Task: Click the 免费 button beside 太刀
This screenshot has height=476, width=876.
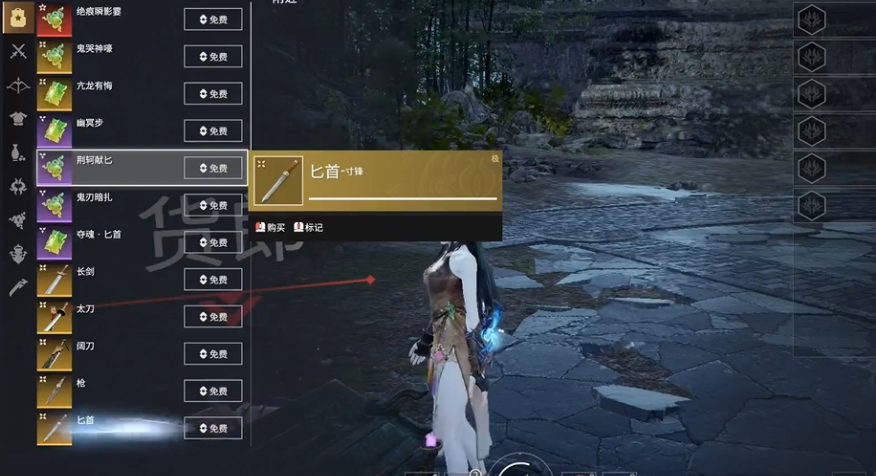Action: click(x=213, y=317)
